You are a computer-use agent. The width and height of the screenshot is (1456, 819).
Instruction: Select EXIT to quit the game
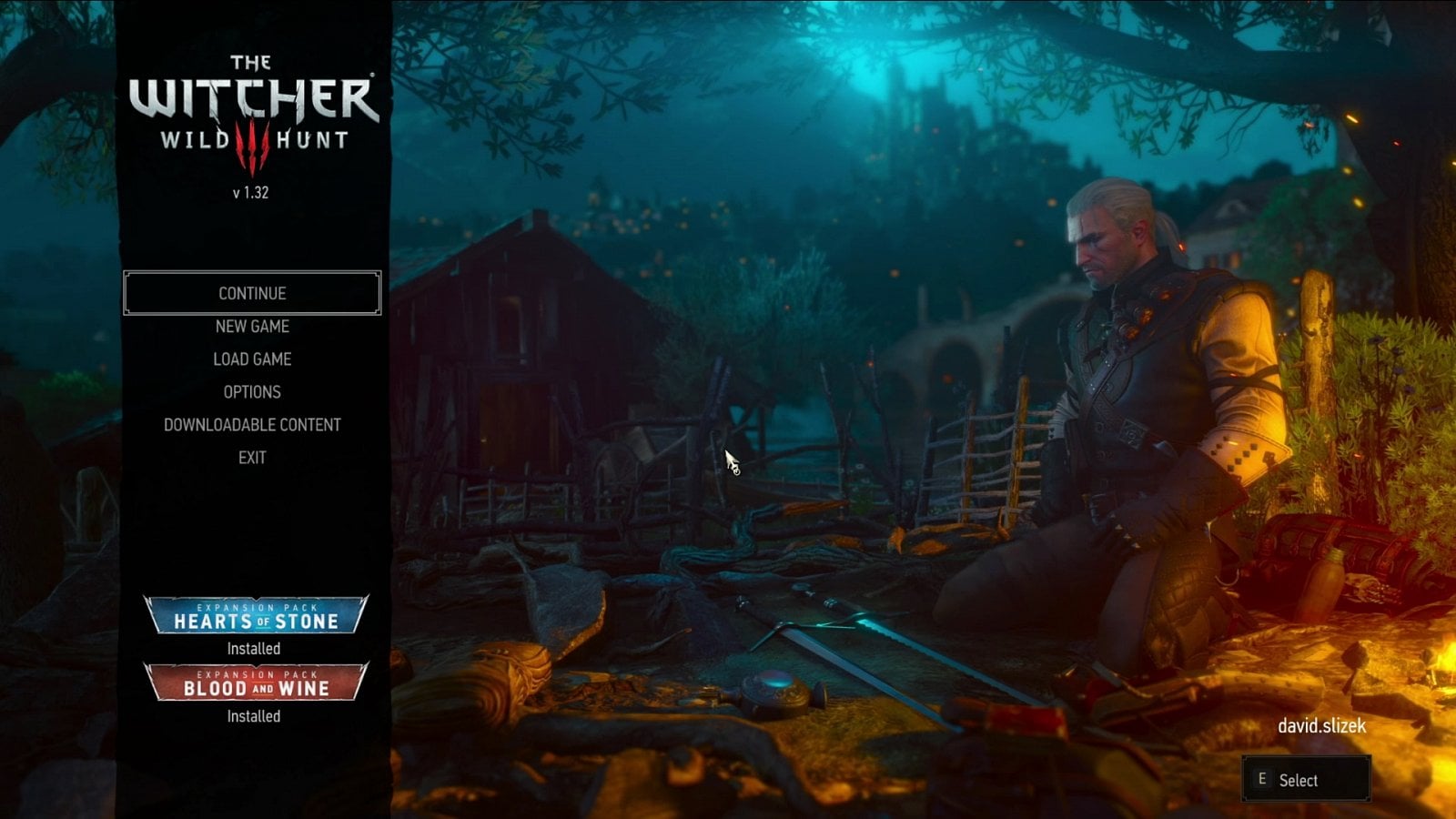[x=253, y=457]
